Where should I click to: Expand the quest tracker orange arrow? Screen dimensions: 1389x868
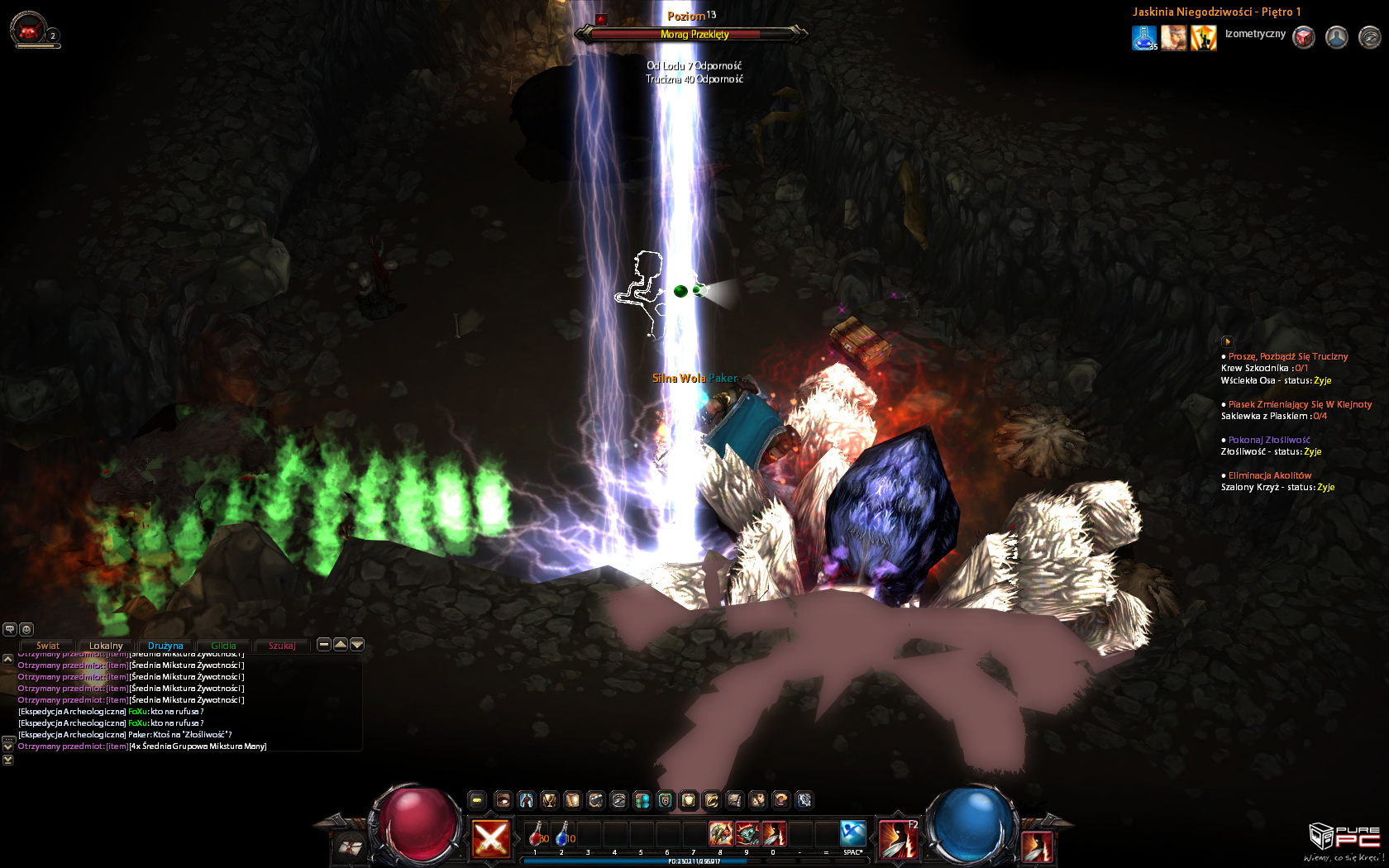click(x=1227, y=341)
